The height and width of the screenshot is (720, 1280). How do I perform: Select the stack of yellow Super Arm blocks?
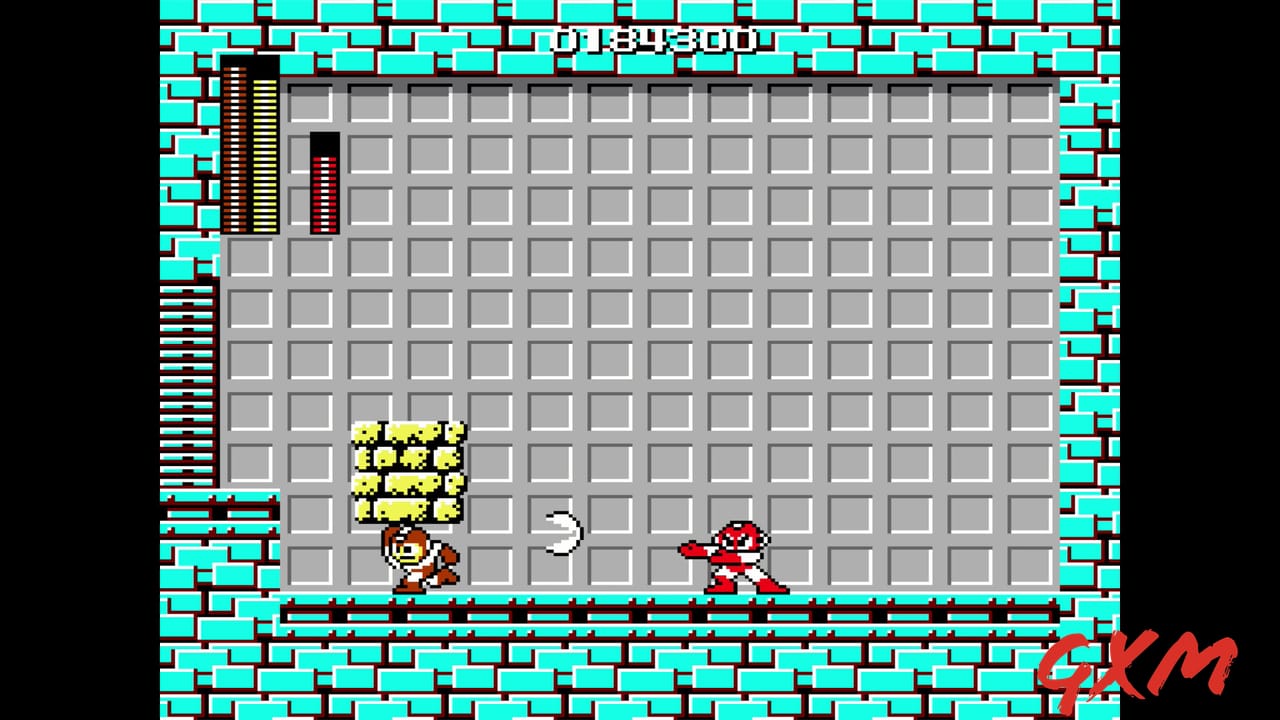coord(410,470)
